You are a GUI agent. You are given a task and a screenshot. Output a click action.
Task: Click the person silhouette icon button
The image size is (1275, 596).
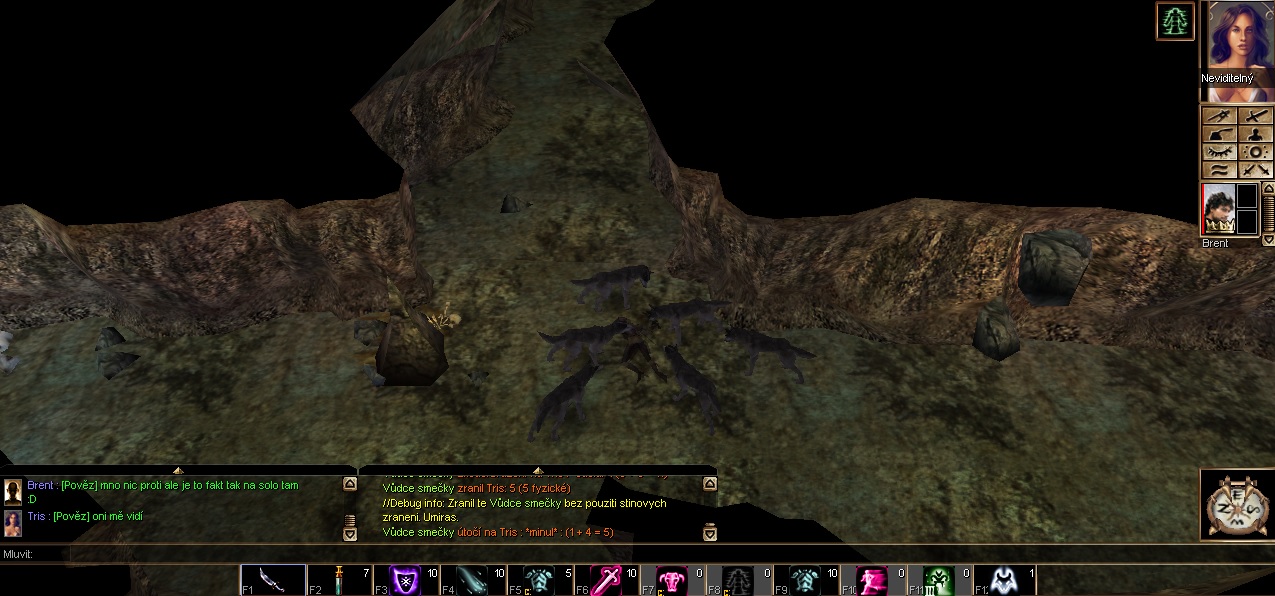point(1255,135)
